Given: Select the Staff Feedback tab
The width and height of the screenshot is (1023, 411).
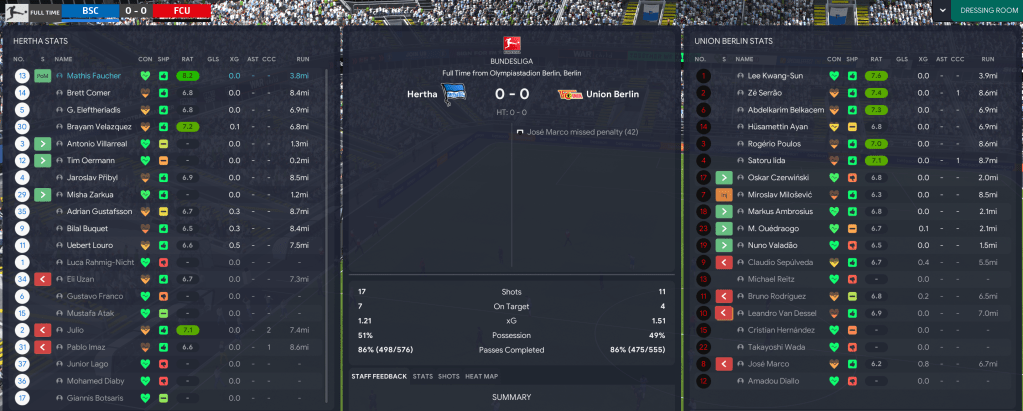Looking at the screenshot, I should pyautogui.click(x=379, y=376).
